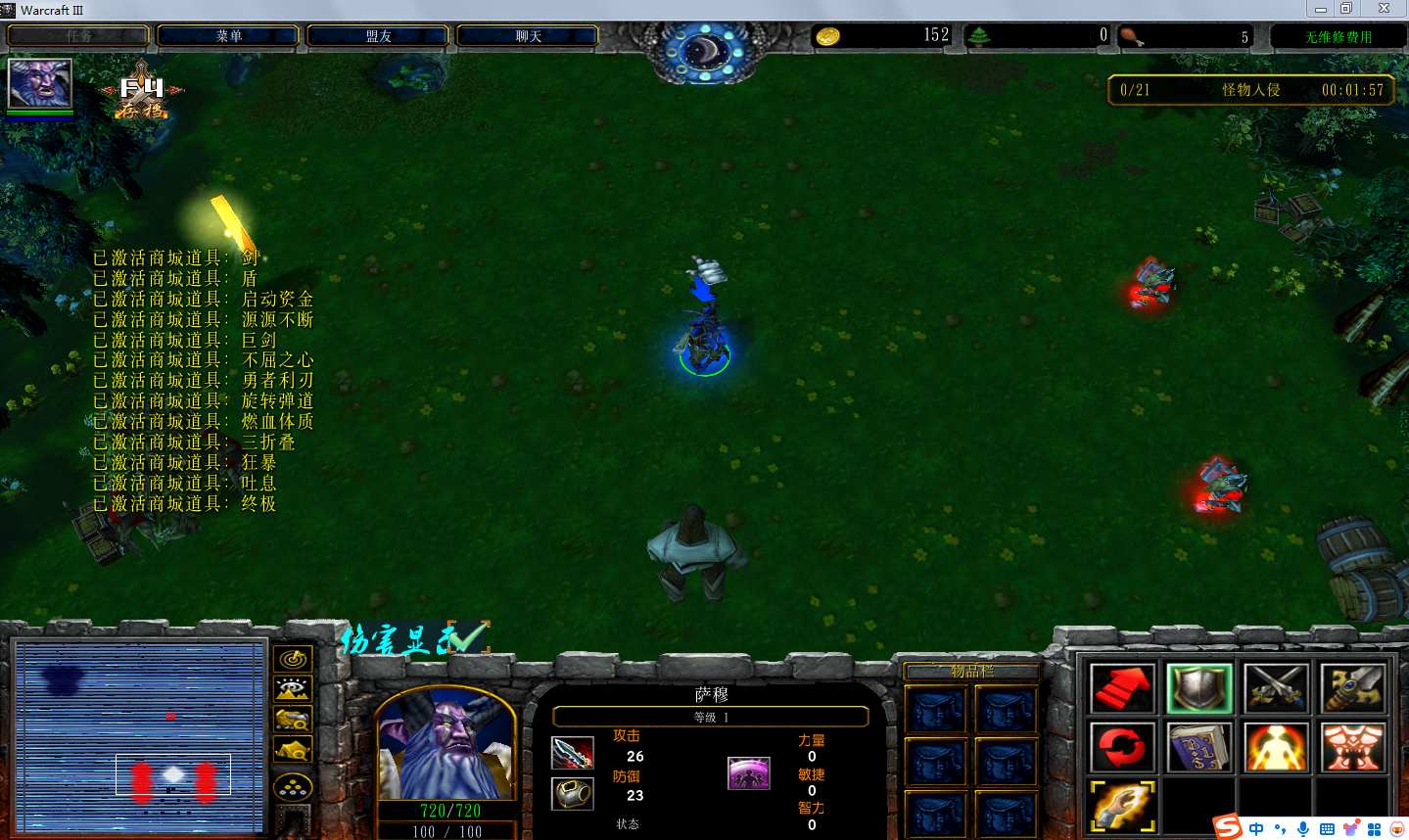The height and width of the screenshot is (840, 1409).
Task: Click the glowing hand ability icon
Action: click(1122, 806)
